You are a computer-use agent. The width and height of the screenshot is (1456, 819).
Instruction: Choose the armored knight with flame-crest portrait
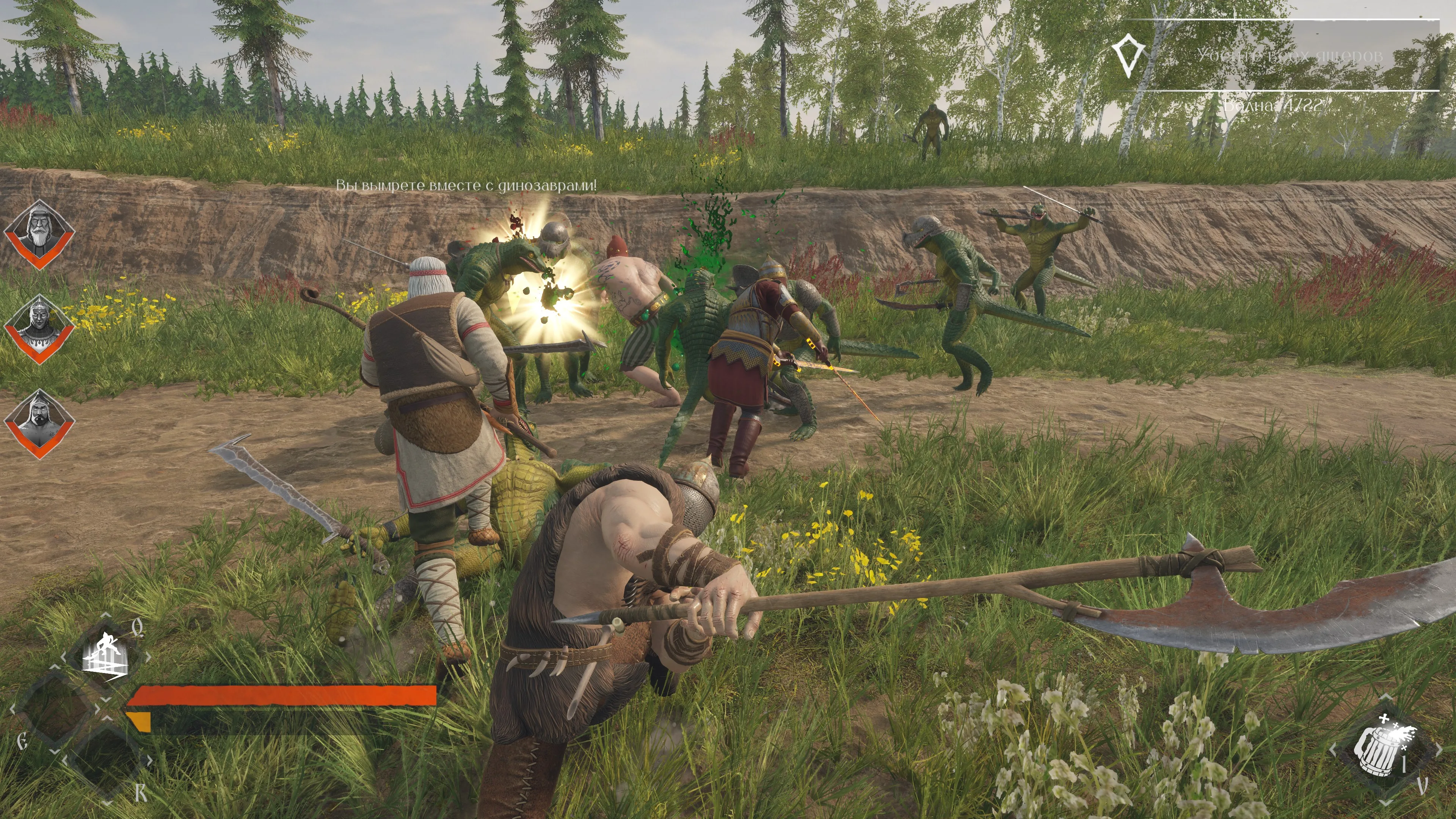[39, 328]
